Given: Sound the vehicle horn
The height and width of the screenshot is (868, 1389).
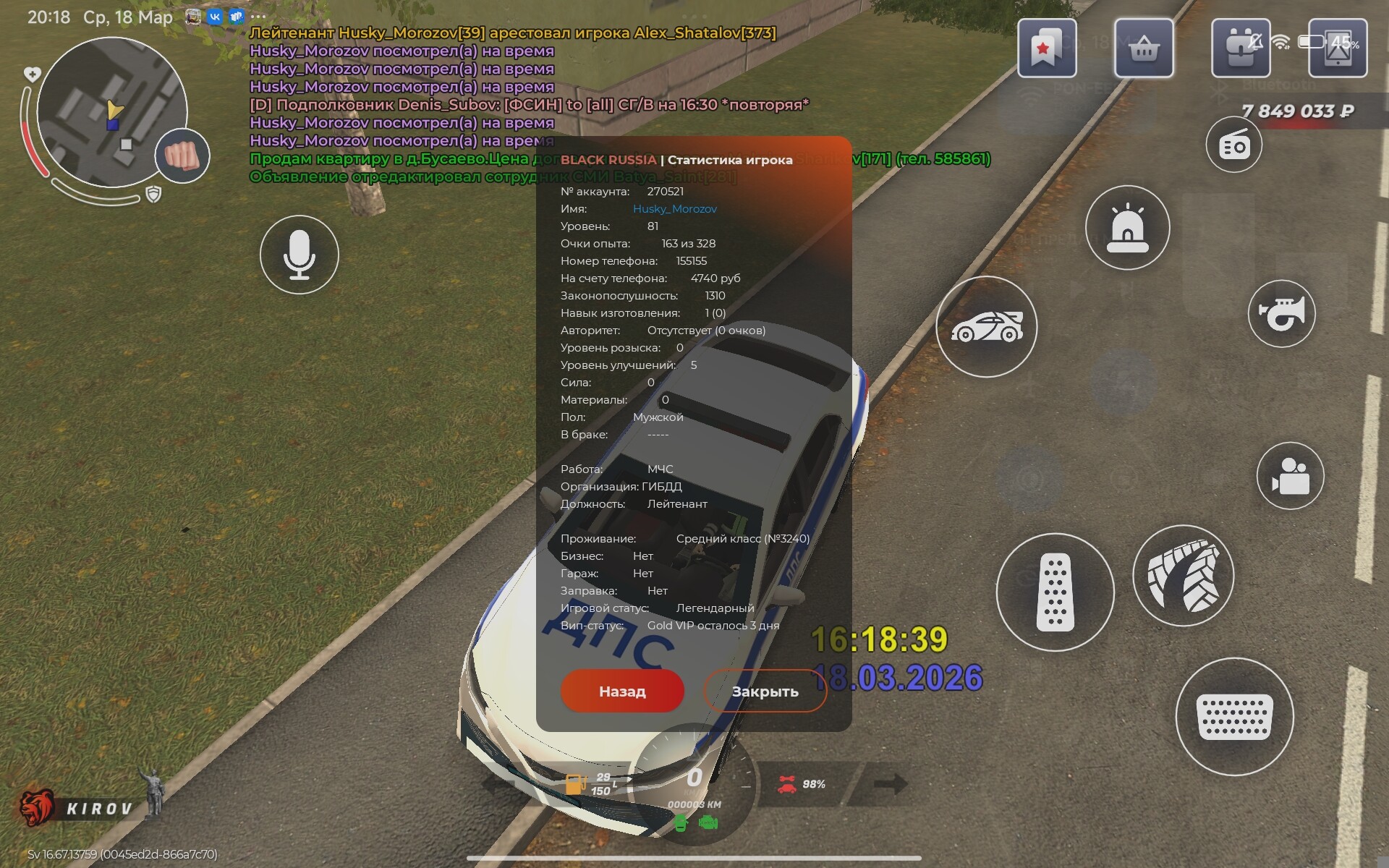Looking at the screenshot, I should click(x=1281, y=314).
